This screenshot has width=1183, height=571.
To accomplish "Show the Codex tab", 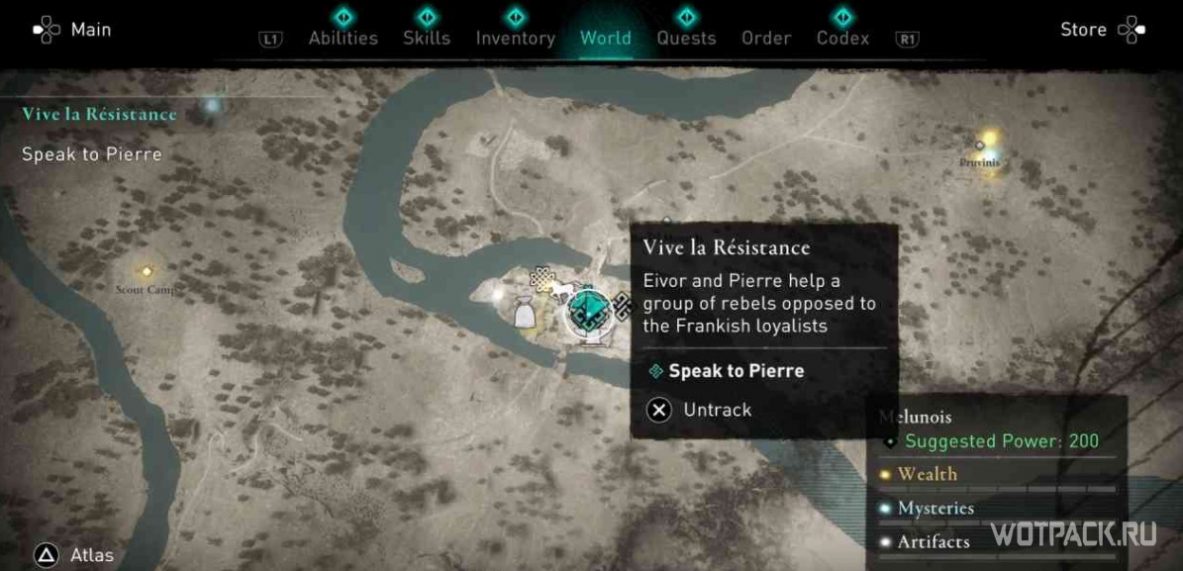I will tap(843, 38).
